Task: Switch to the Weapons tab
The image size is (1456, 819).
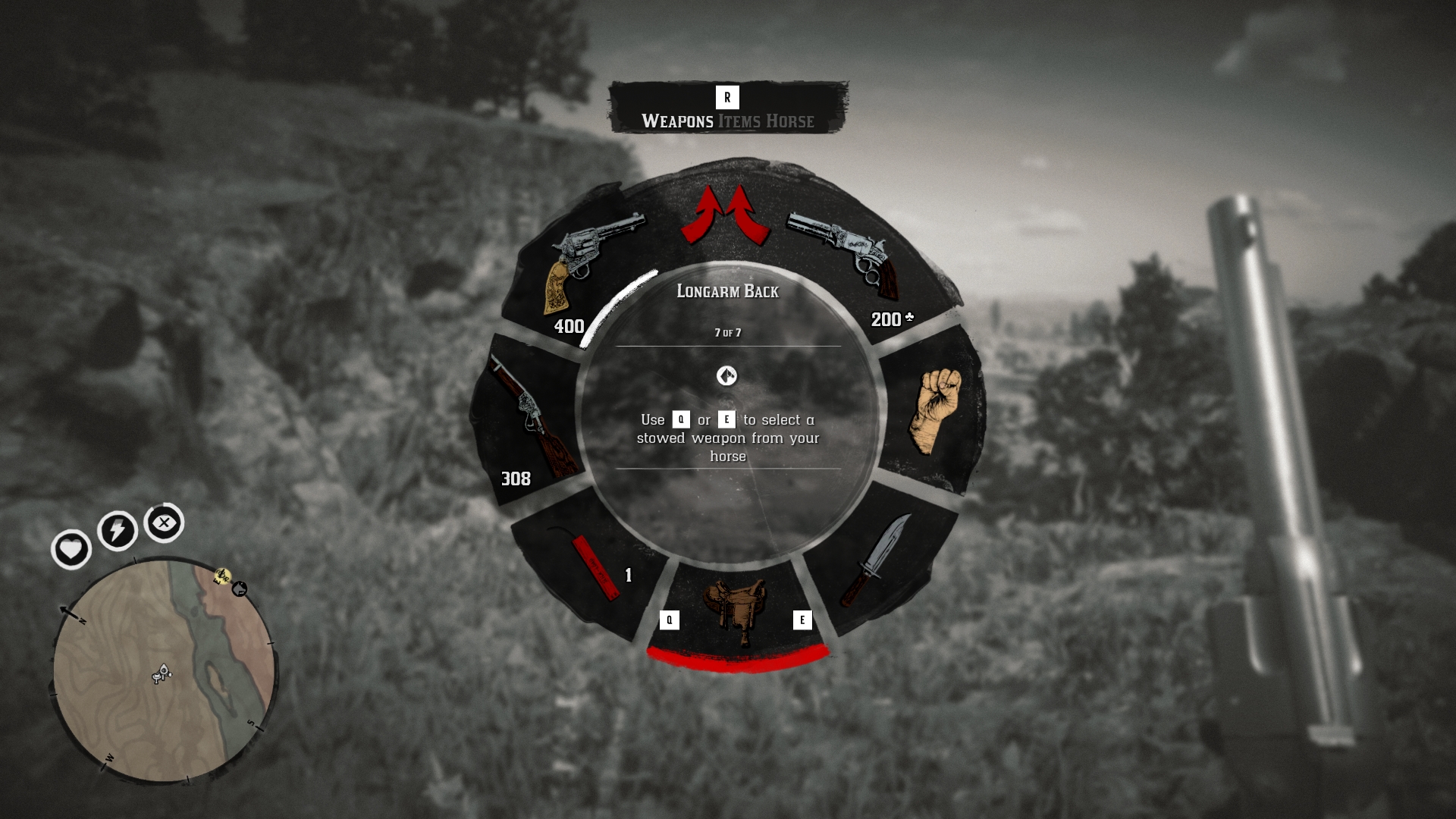Action: [677, 121]
